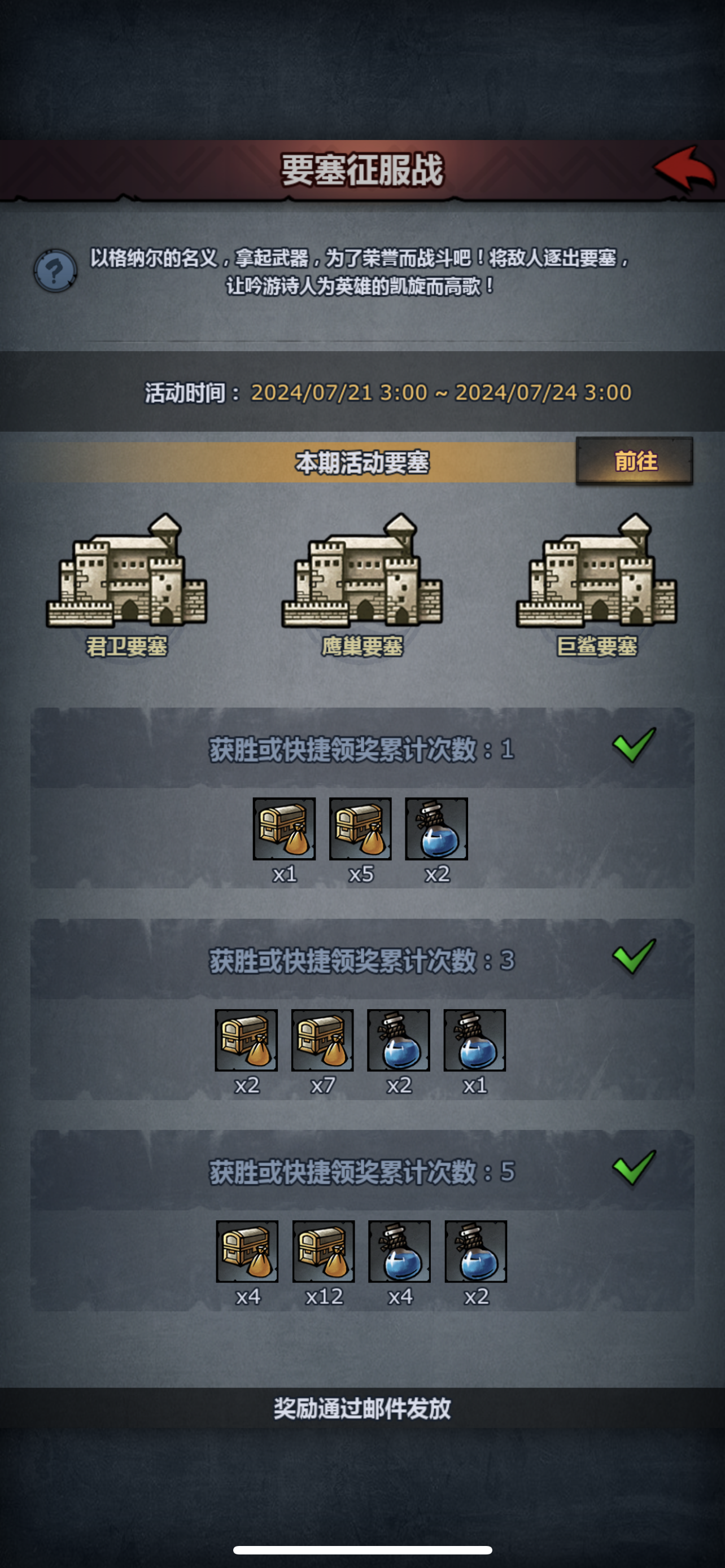Tap the checkmark beside 累计次数：3
This screenshot has height=1568, width=725.
(635, 956)
